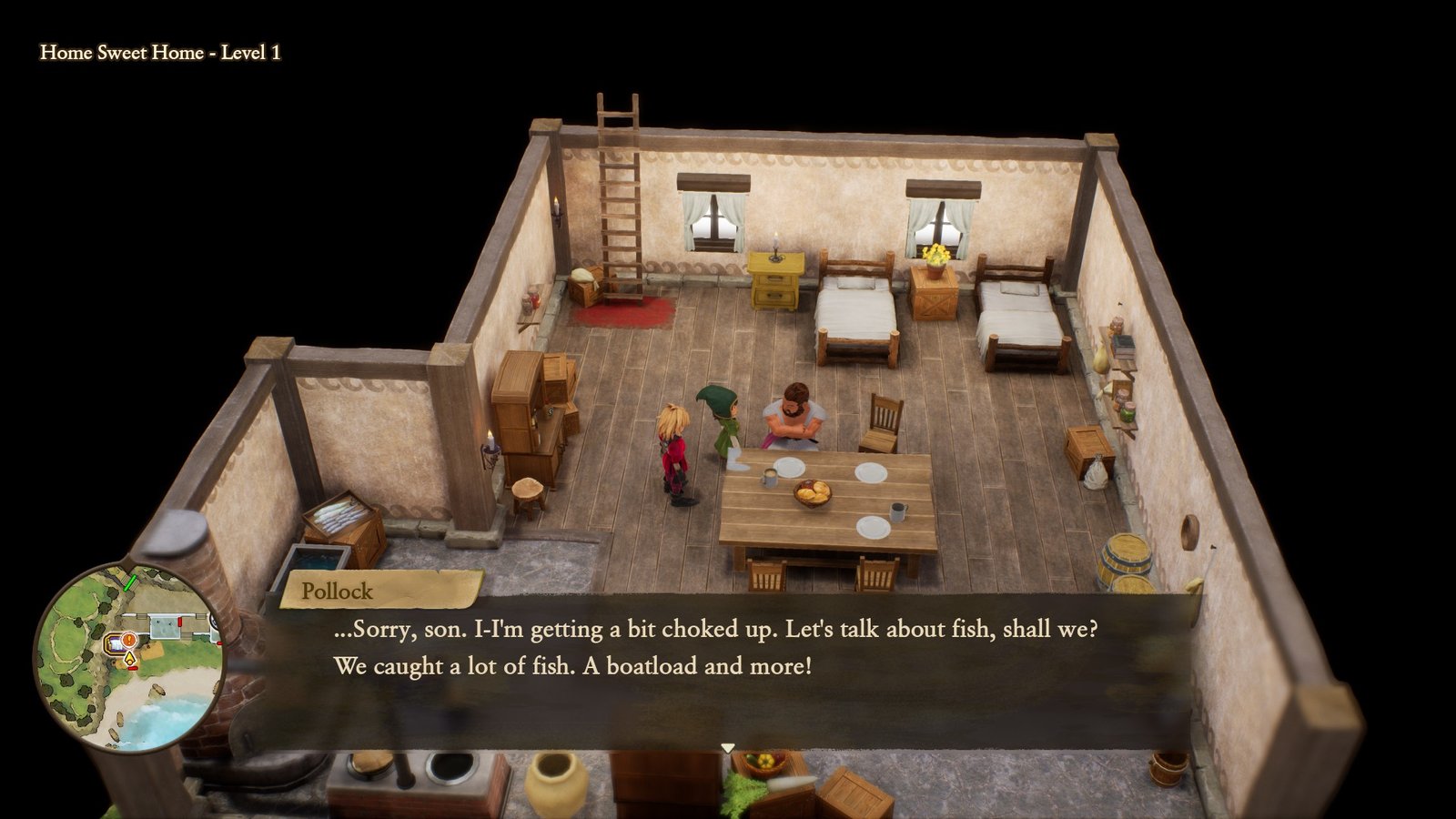The width and height of the screenshot is (1456, 819).
Task: Click the orange exclamation marker on the minimap
Action: pos(129,640)
